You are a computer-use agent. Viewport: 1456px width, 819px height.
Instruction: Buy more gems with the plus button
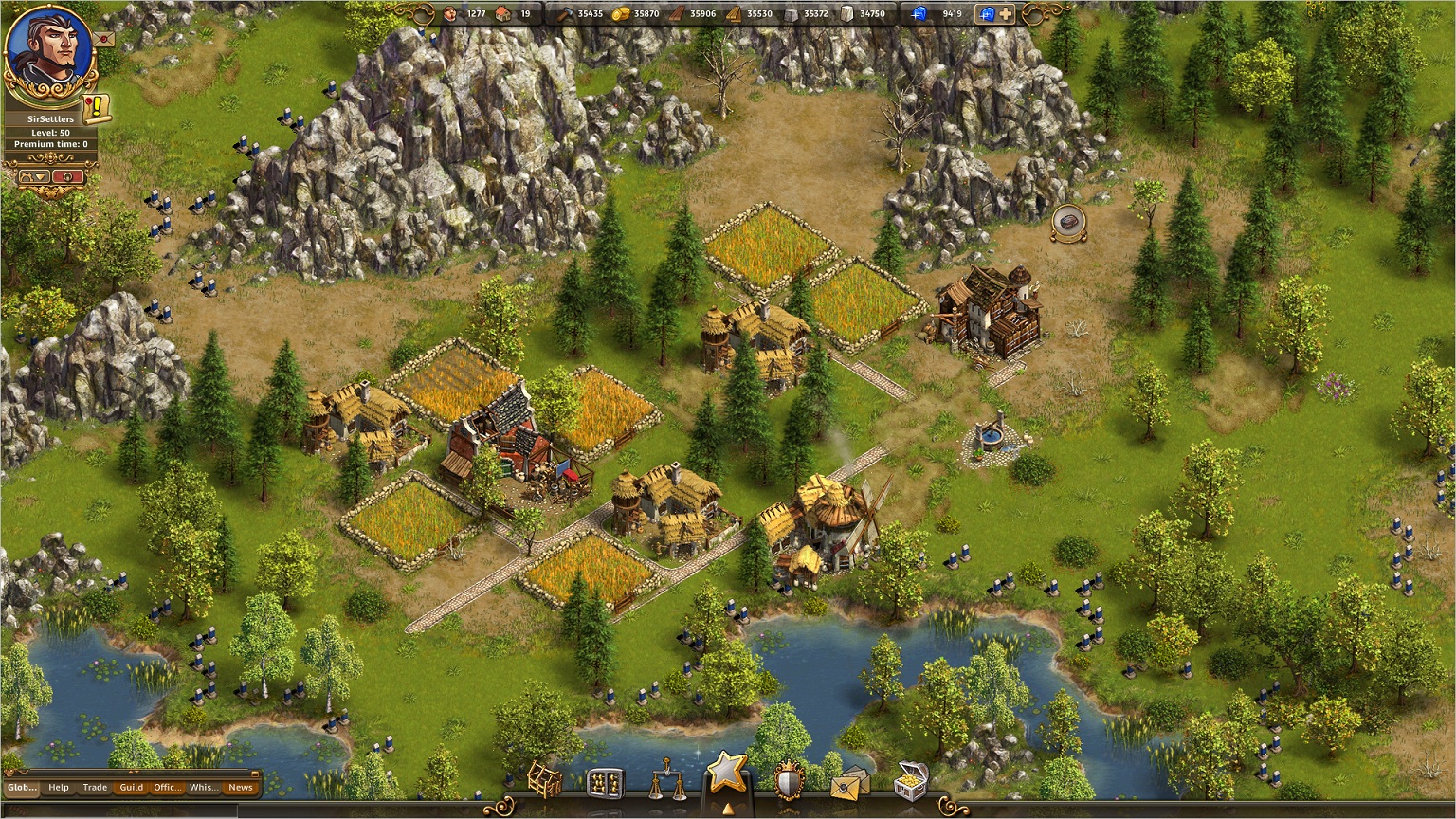coord(1005,14)
